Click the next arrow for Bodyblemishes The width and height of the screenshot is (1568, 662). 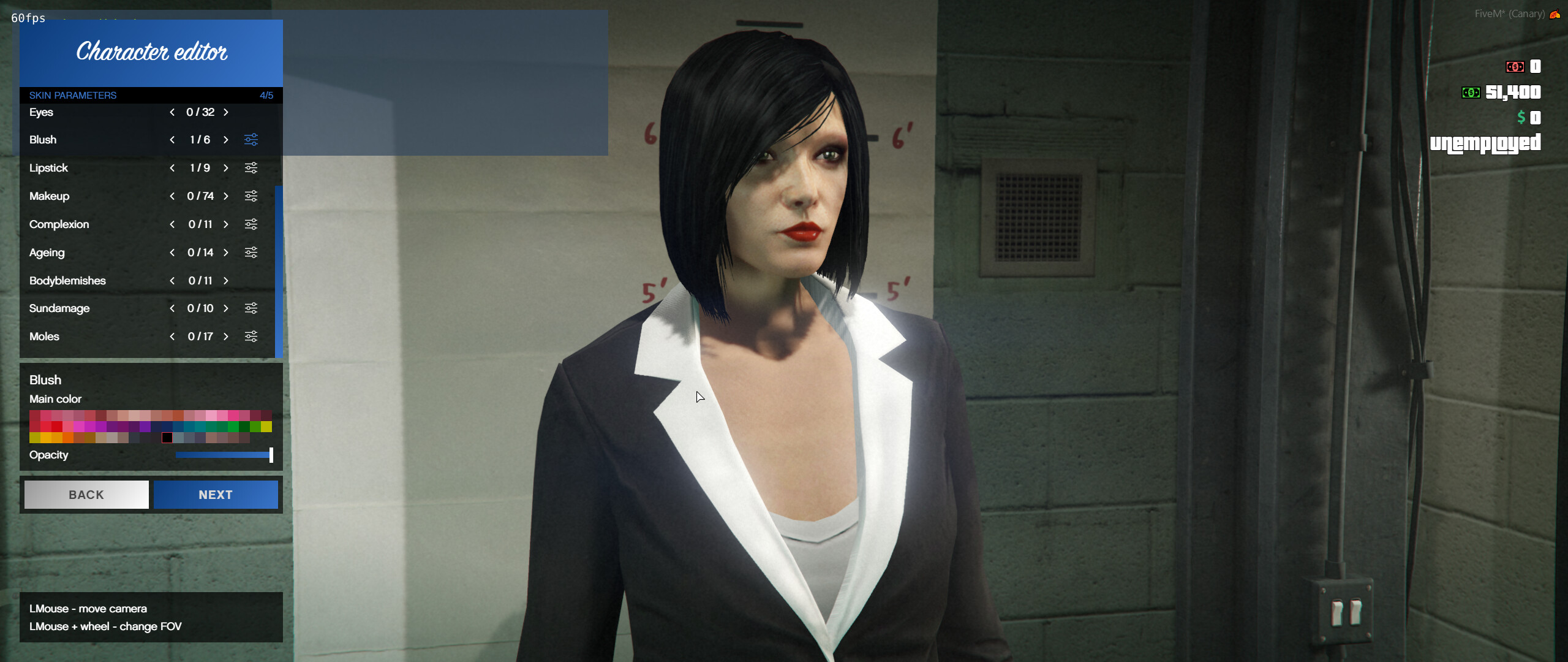tap(225, 280)
